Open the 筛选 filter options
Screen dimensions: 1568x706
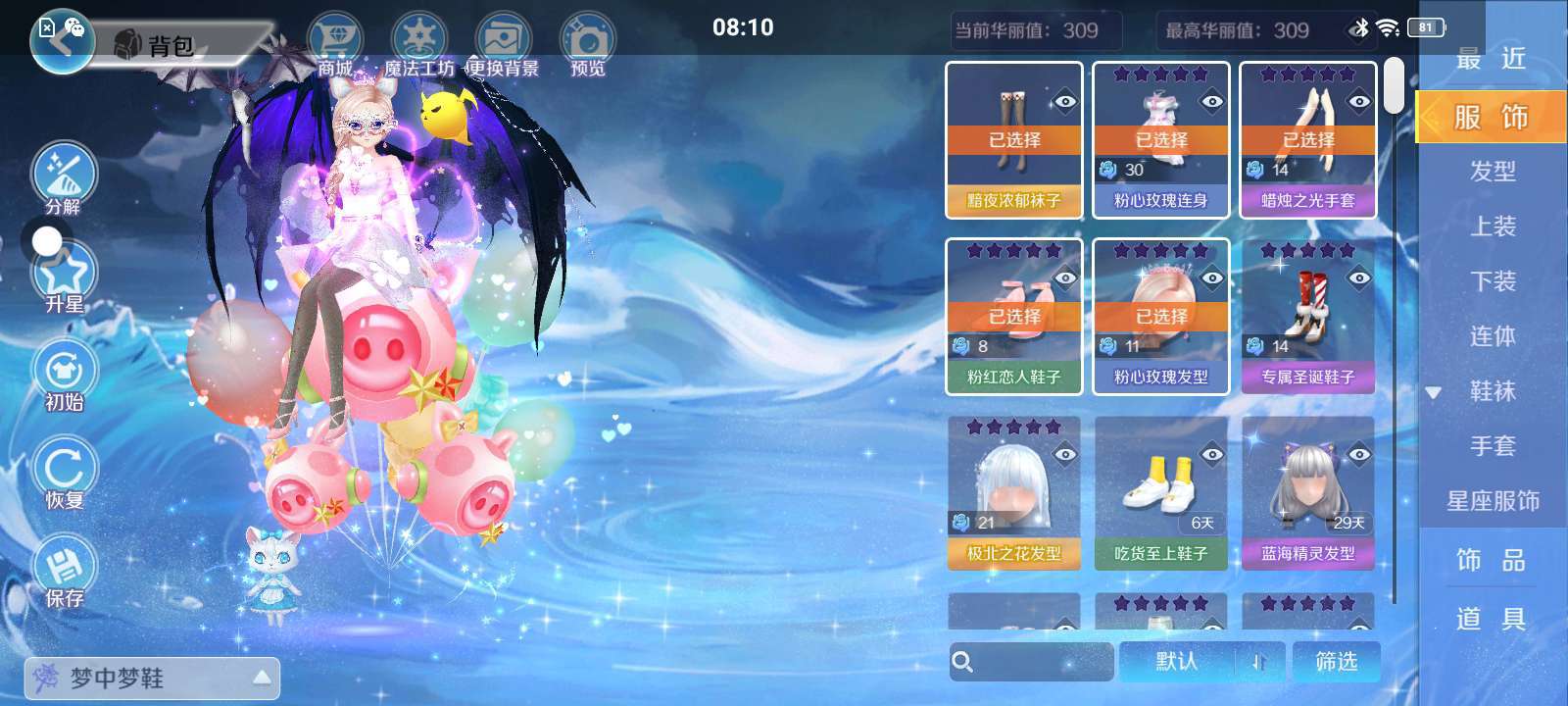coord(1337,662)
